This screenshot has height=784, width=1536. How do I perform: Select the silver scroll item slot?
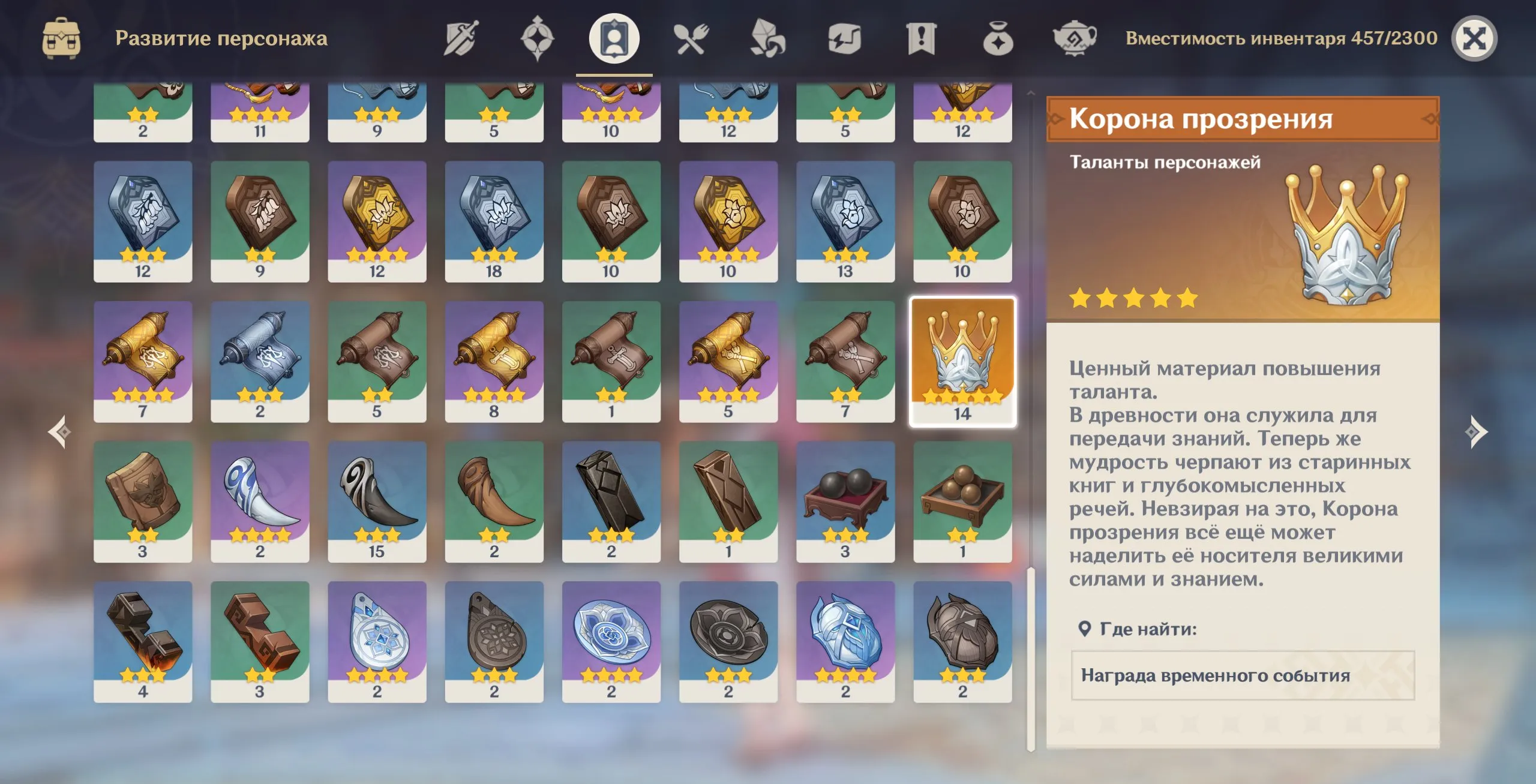tap(260, 361)
